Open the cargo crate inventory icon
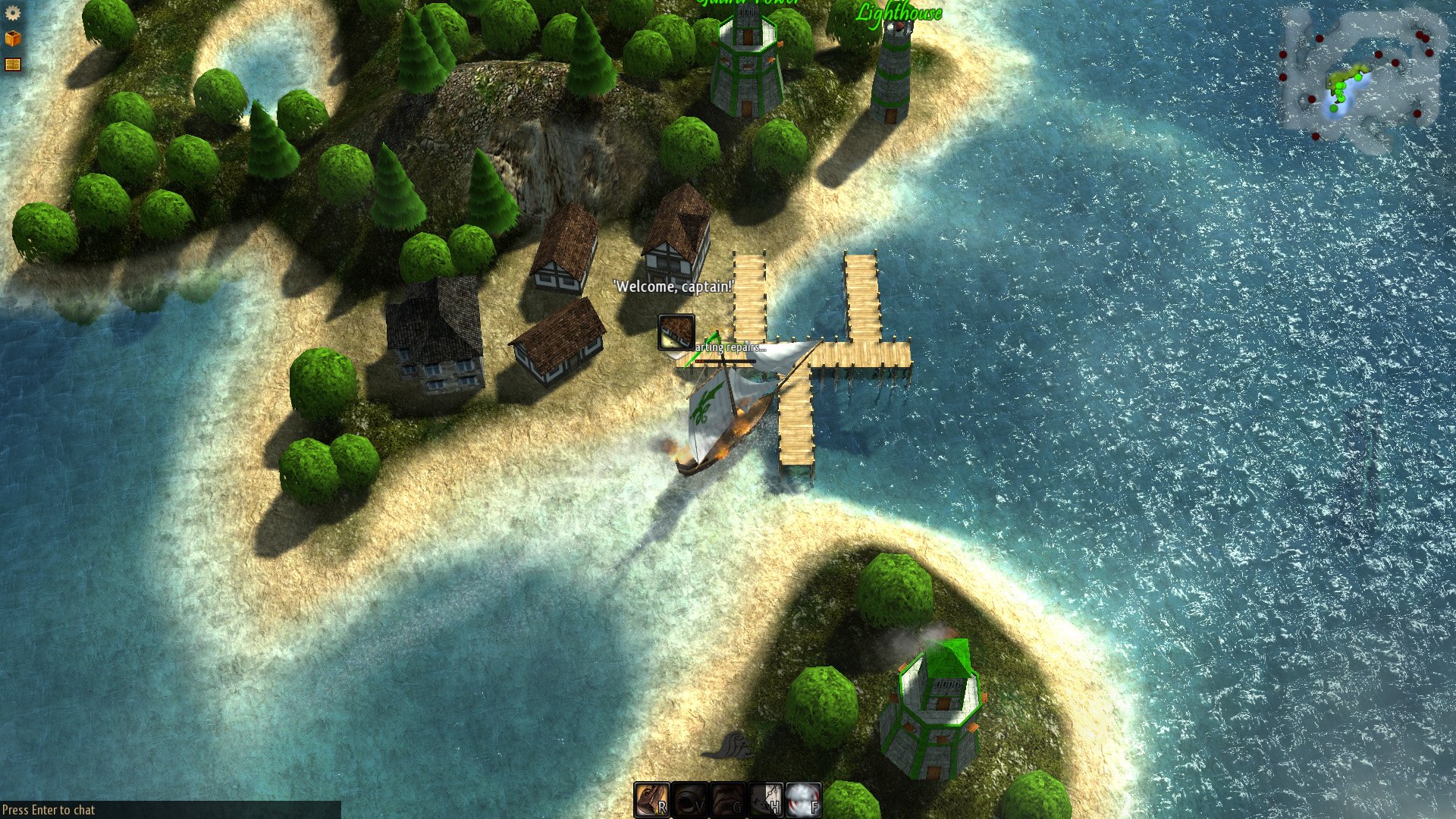This screenshot has width=1456, height=819. point(11,39)
